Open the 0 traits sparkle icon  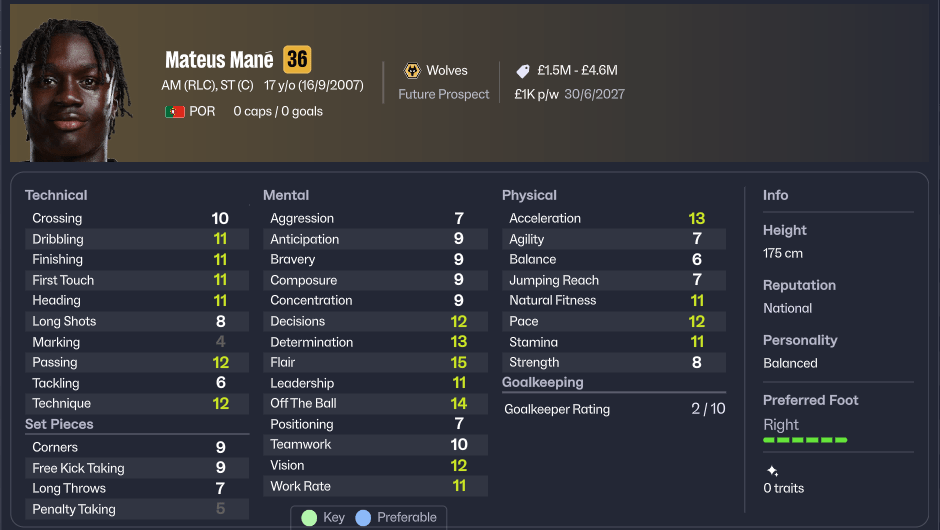click(771, 471)
